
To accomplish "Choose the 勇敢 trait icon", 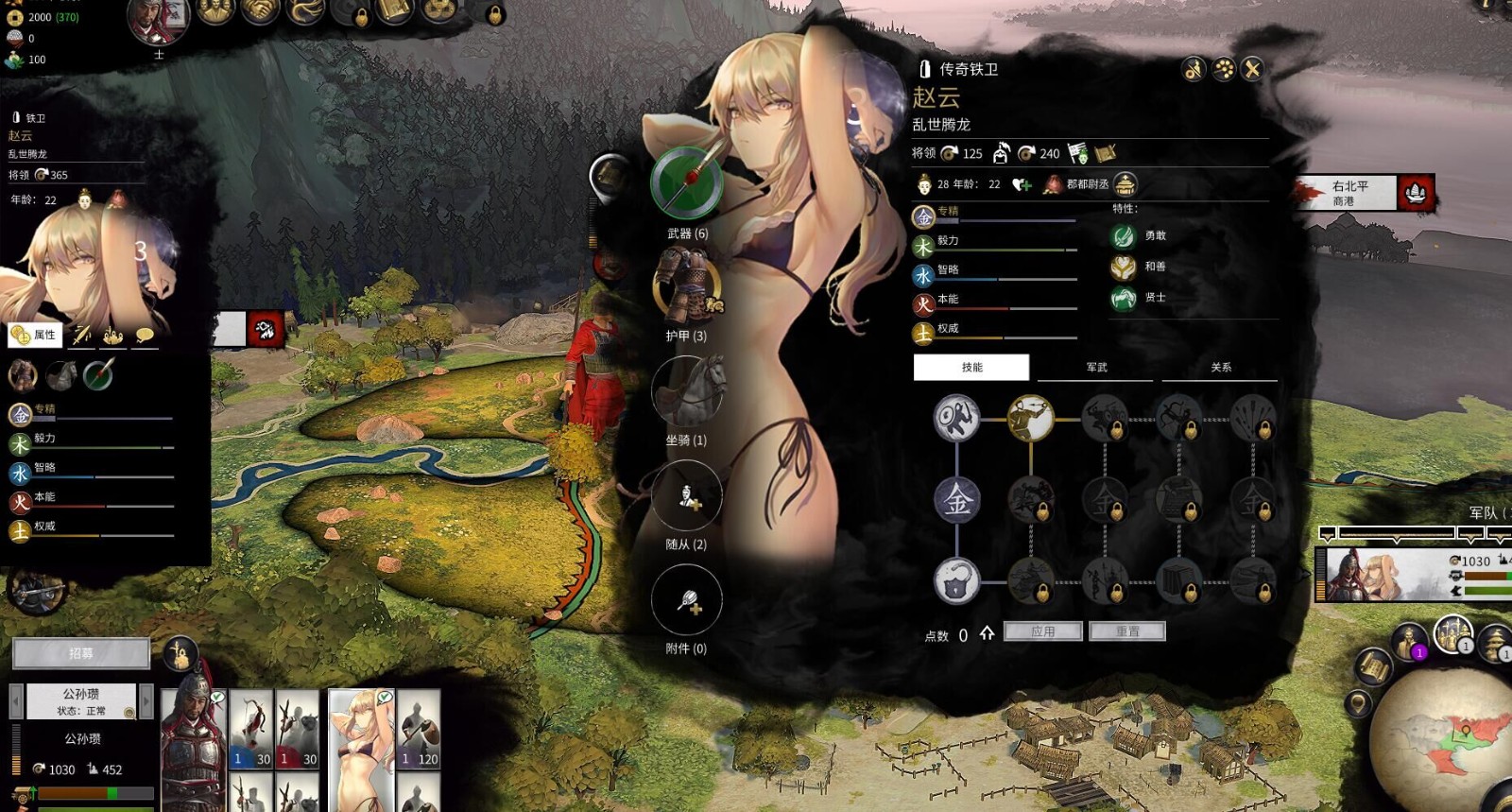I will pos(1123,236).
